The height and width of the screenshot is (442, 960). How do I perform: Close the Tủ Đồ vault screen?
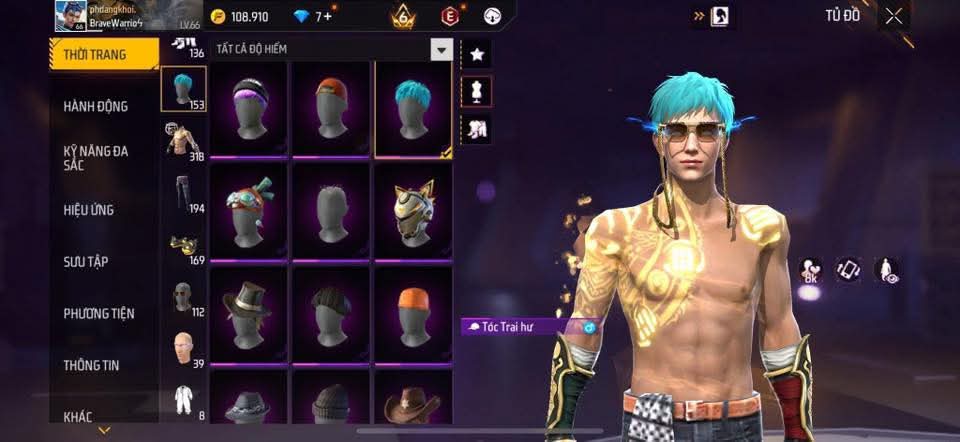pyautogui.click(x=894, y=15)
